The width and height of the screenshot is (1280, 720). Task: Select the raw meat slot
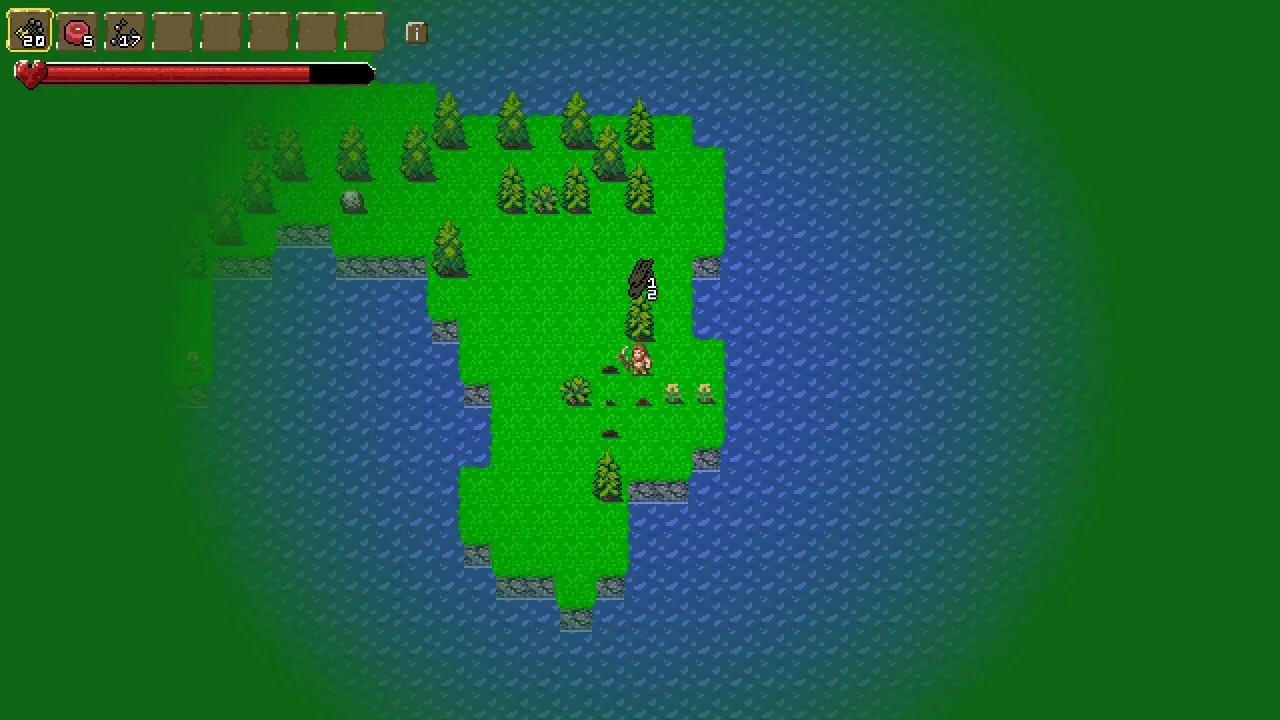click(77, 32)
